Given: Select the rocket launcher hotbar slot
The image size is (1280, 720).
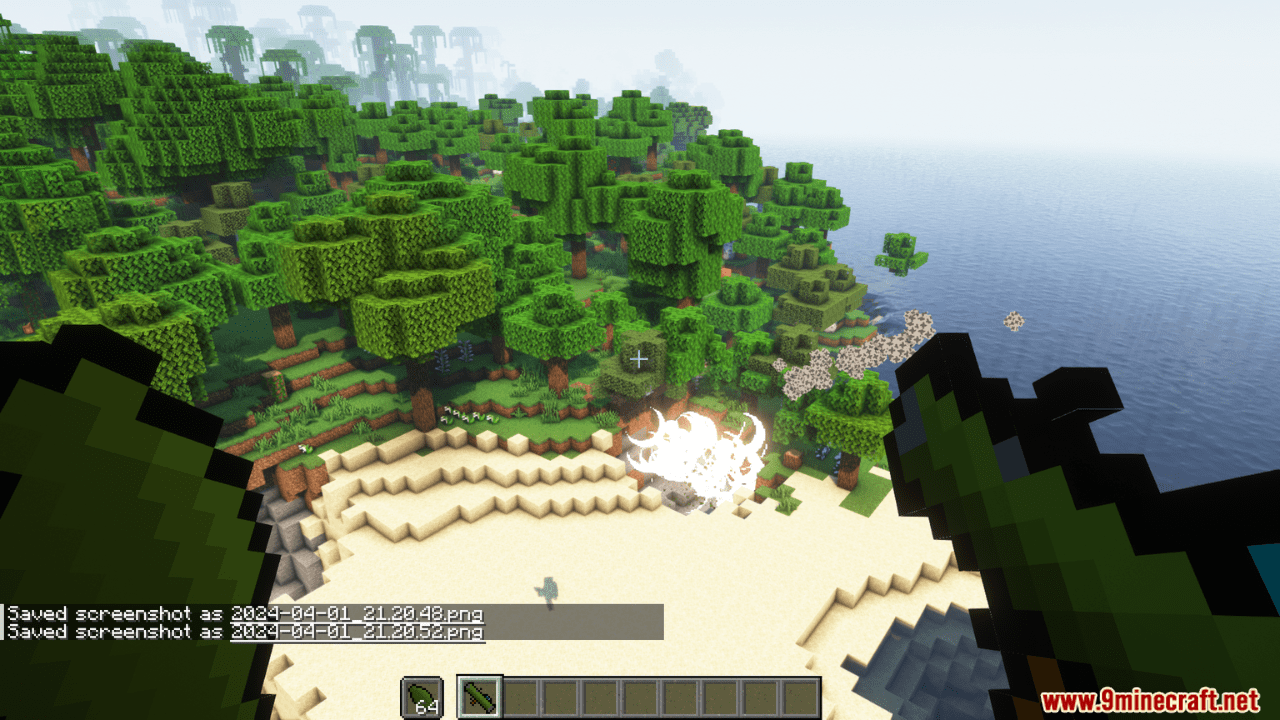Looking at the screenshot, I should 479,697.
